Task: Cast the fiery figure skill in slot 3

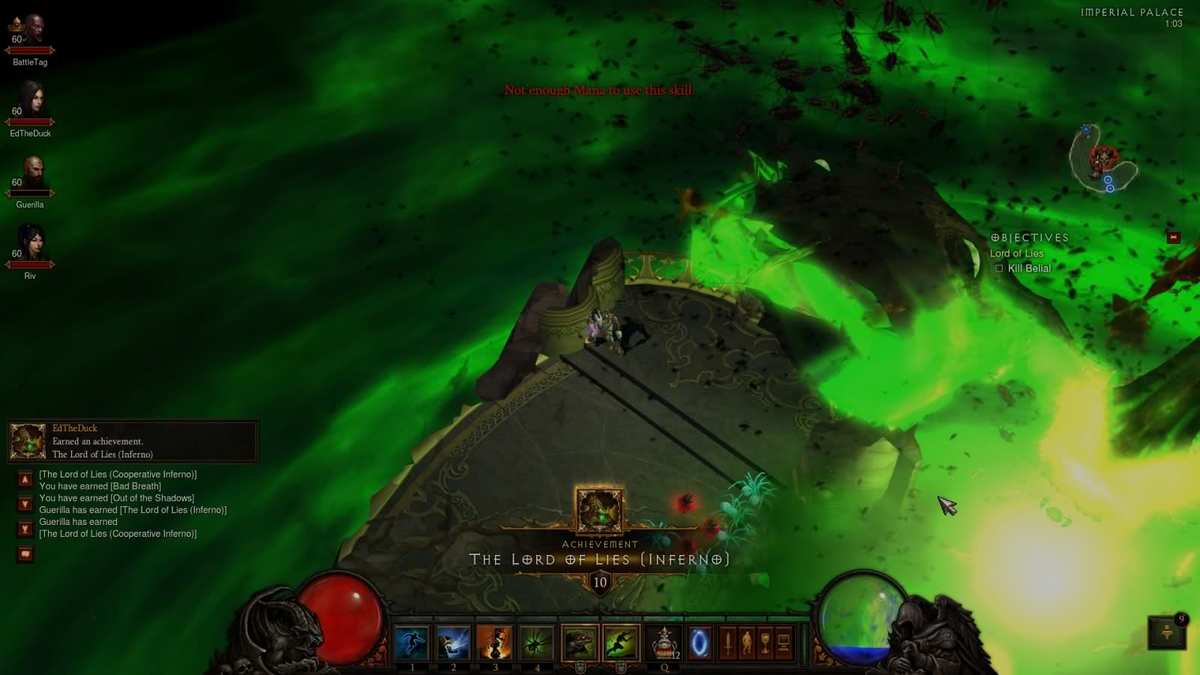Action: (495, 643)
